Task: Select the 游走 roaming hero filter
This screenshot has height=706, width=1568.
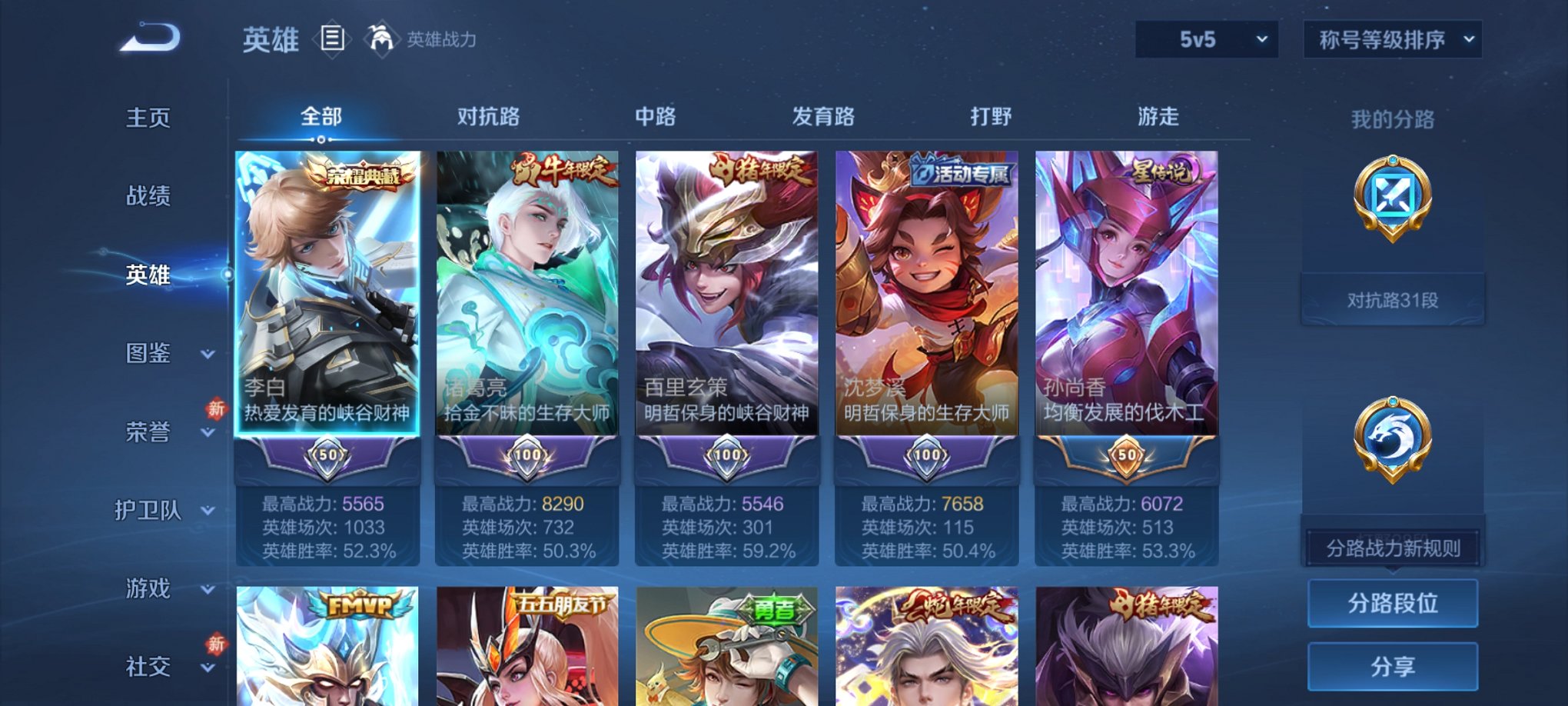Action: (1159, 116)
